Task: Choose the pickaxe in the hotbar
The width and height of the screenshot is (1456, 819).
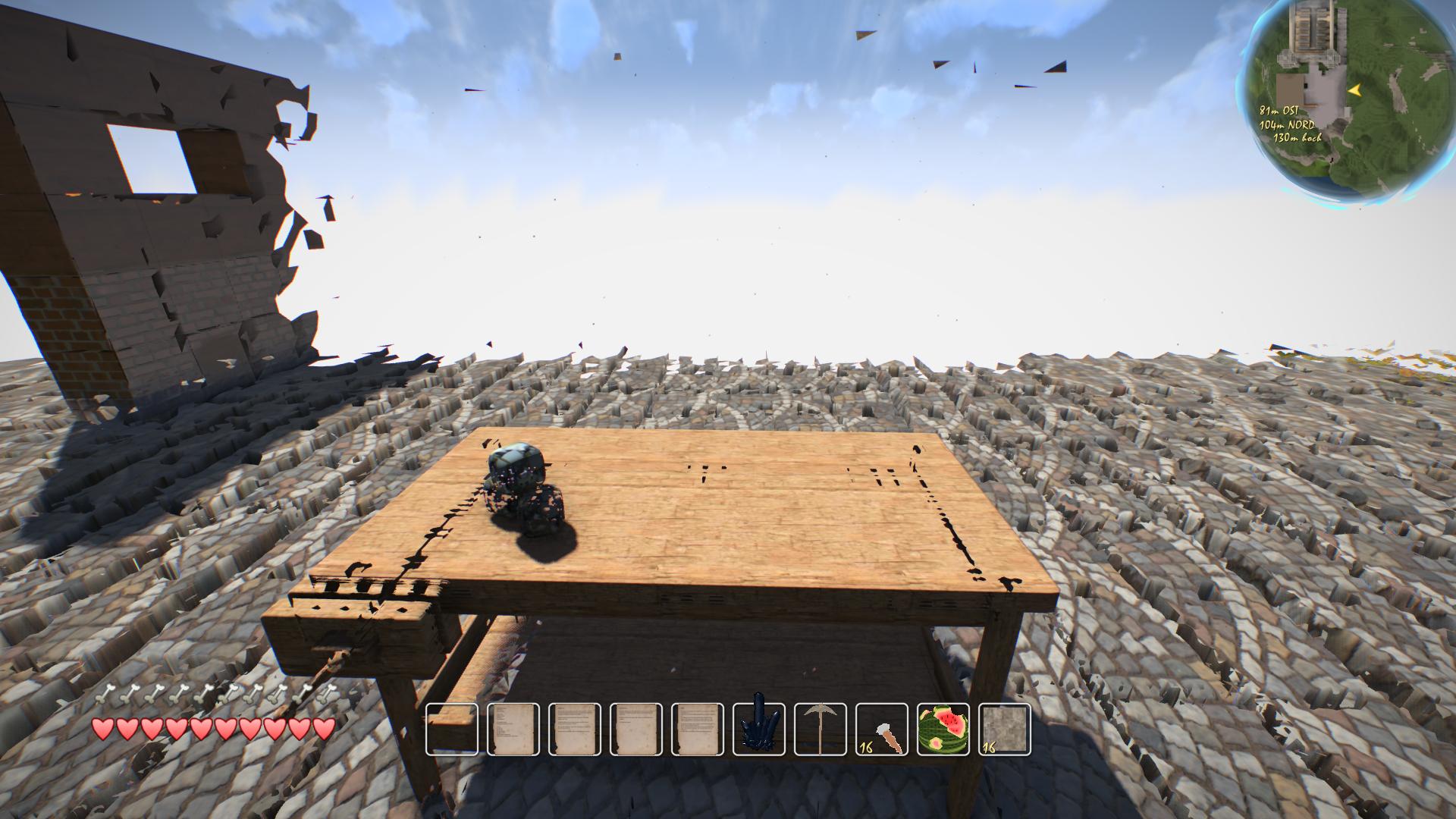Action: coord(821,730)
